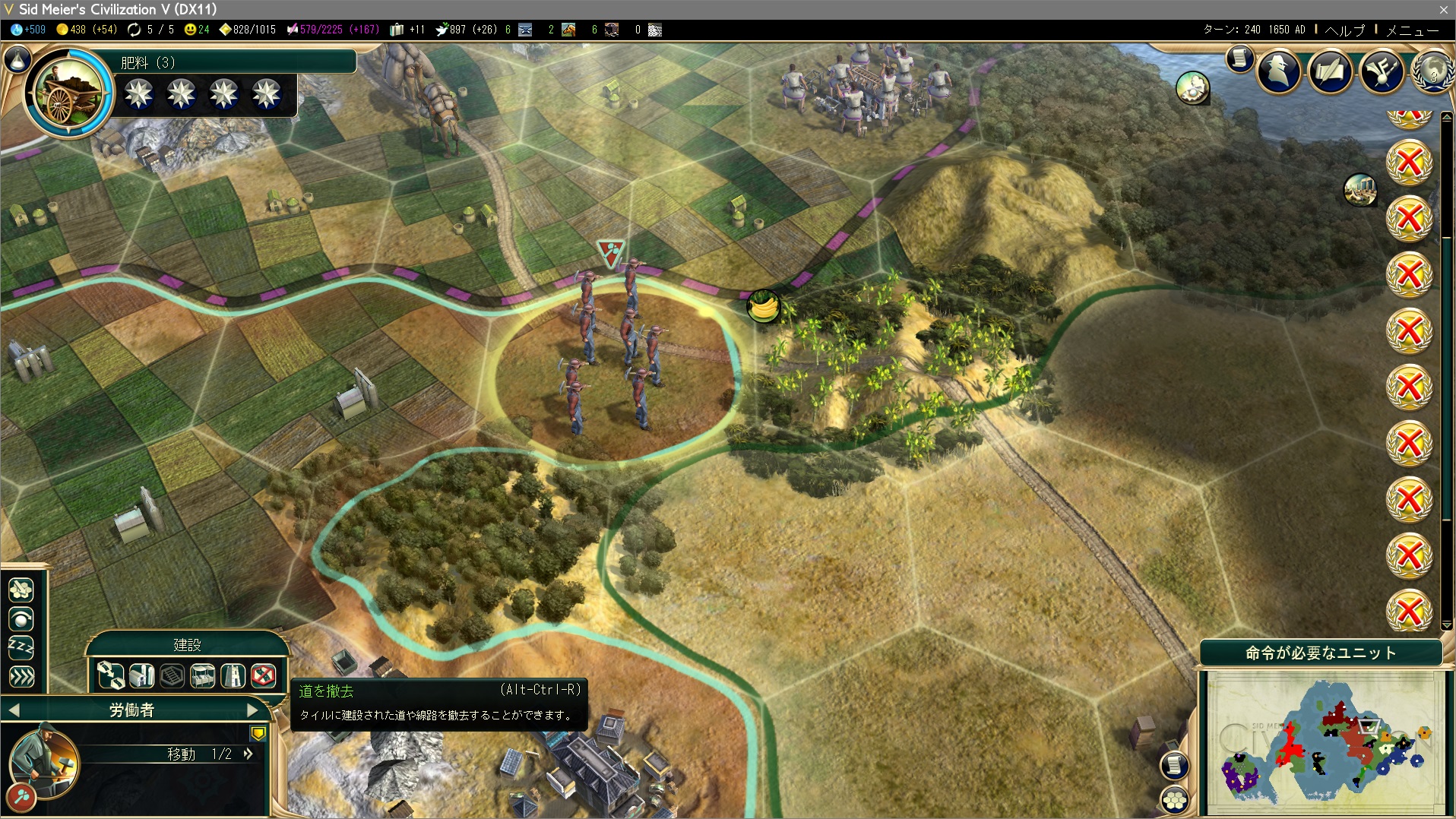This screenshot has height=819, width=1456.
Task: Click the 命令が必要なユニット button
Action: coord(1321,653)
